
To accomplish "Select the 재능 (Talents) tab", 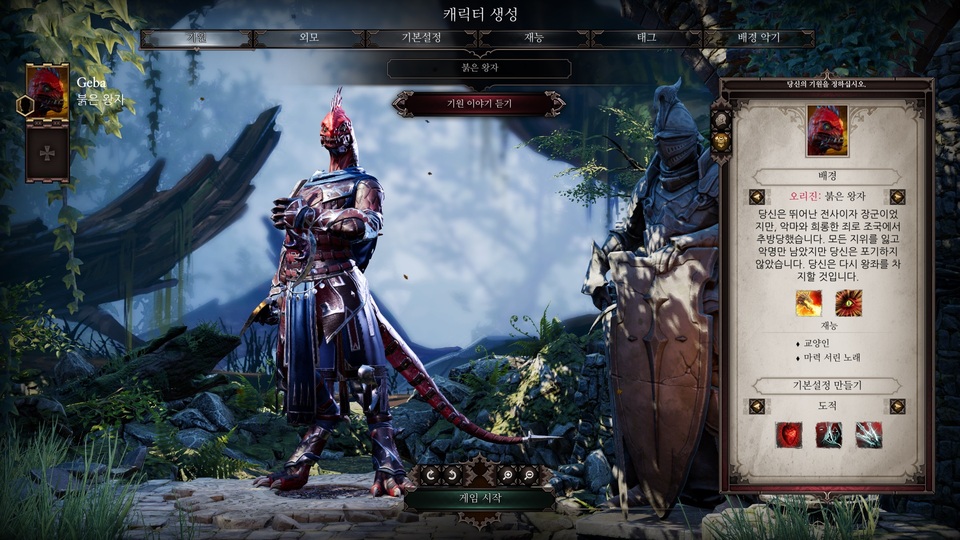I will point(534,39).
